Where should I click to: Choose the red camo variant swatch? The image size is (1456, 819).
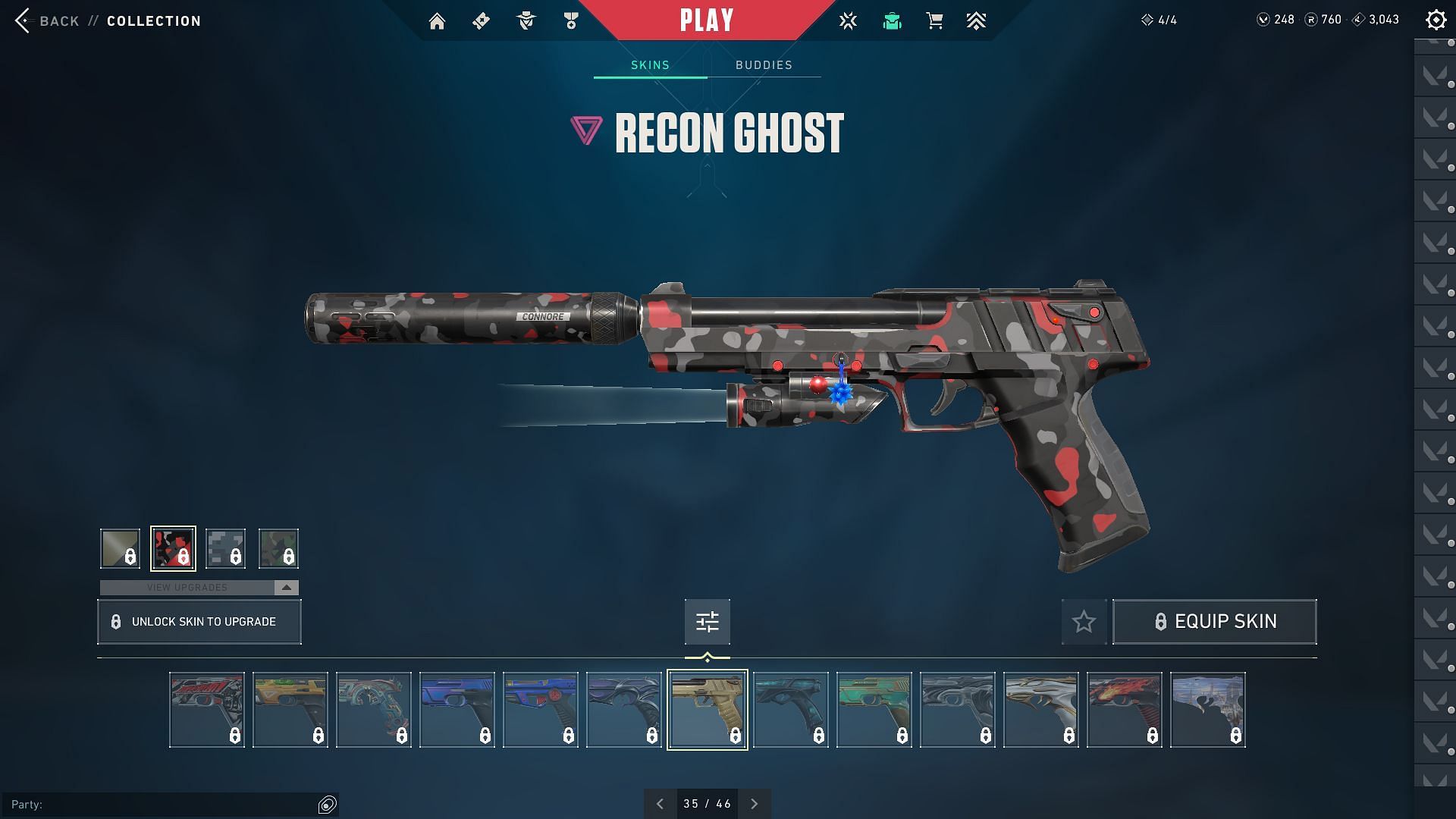173,548
